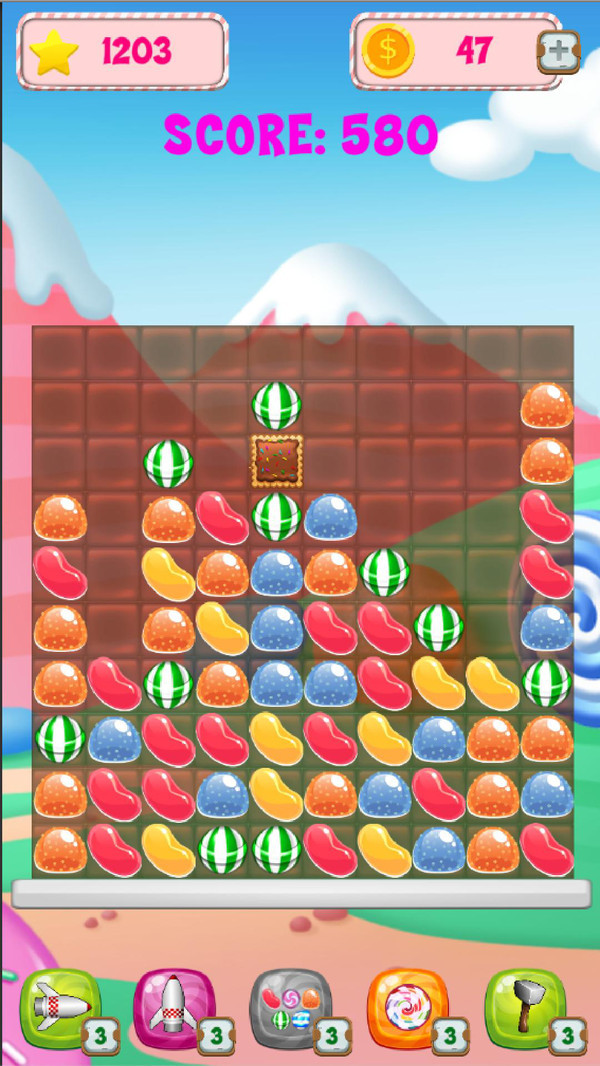Add more coins with the plus button
Viewport: 600px width, 1066px height.
click(x=557, y=52)
